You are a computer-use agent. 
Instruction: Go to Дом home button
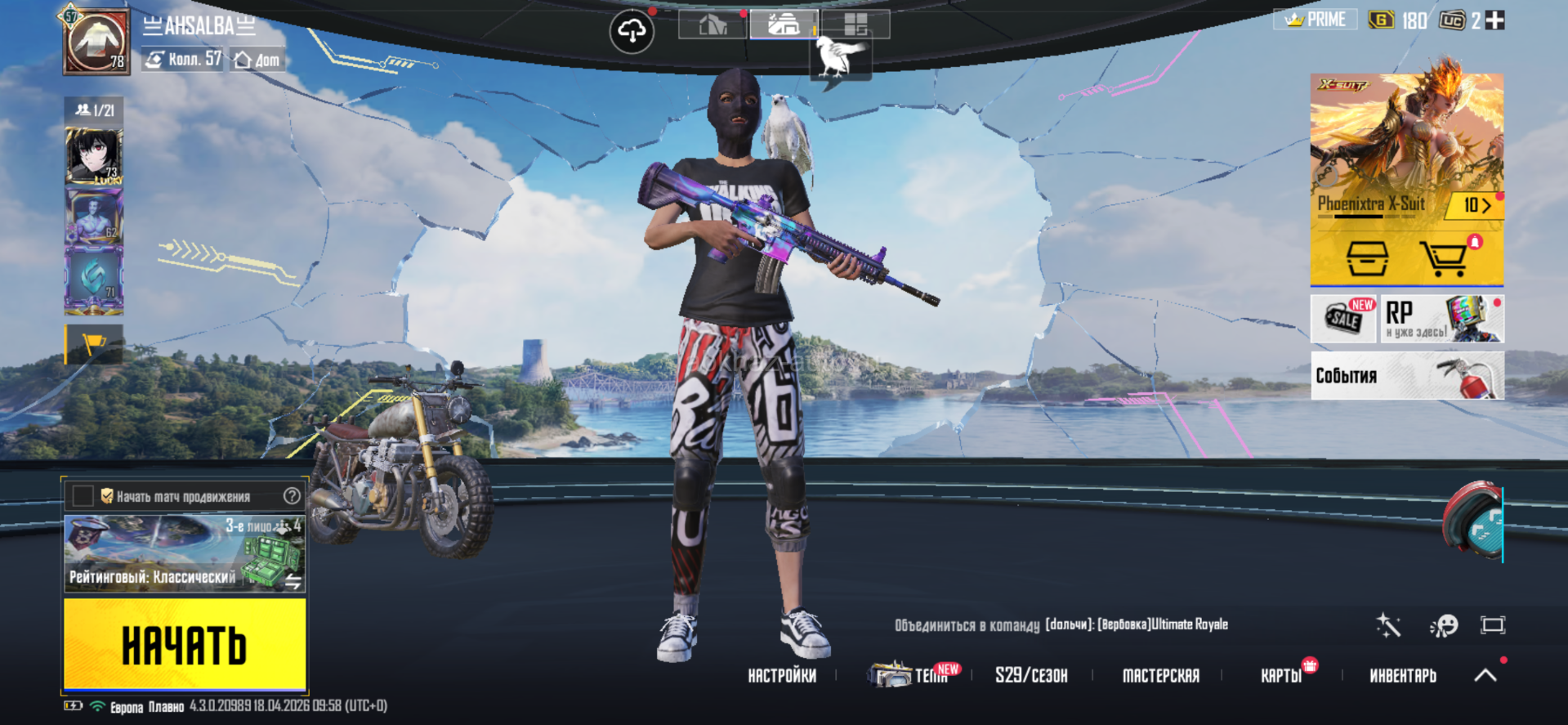[x=257, y=60]
